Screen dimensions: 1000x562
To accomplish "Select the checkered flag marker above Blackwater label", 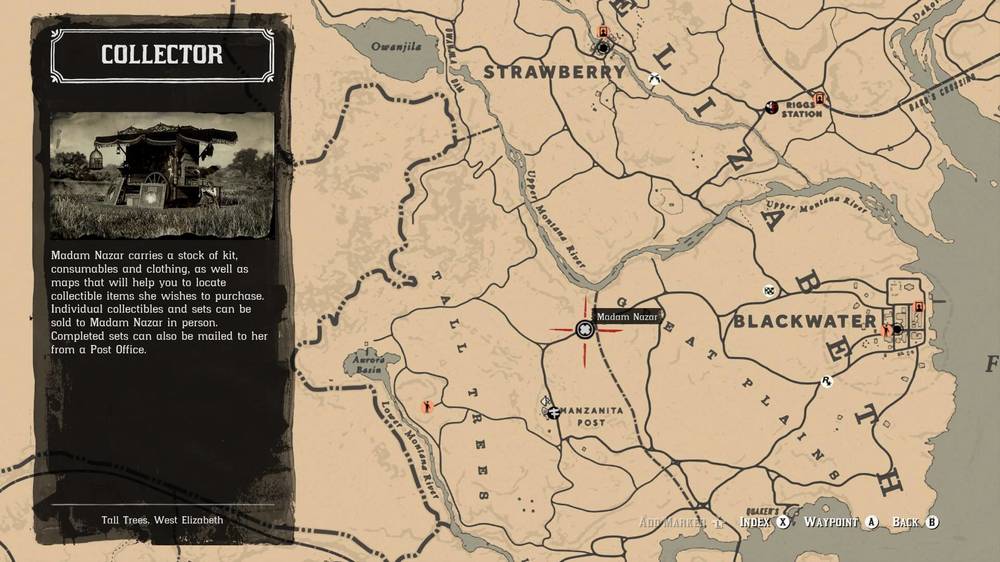I will click(x=769, y=291).
